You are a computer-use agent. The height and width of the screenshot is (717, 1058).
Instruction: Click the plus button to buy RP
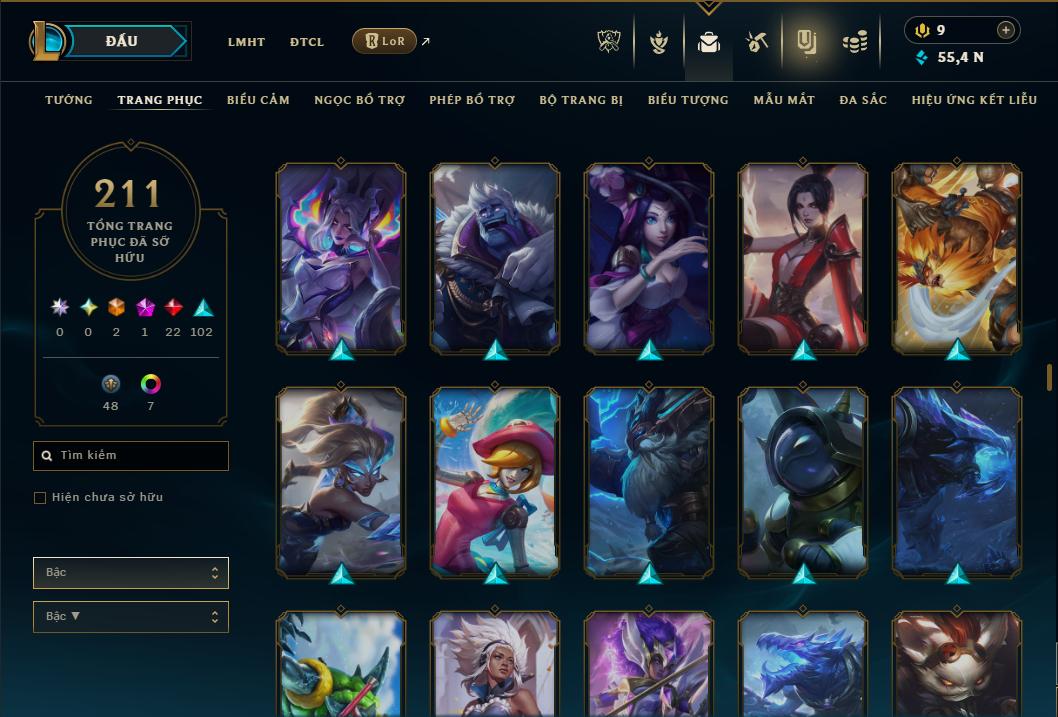pos(1006,30)
